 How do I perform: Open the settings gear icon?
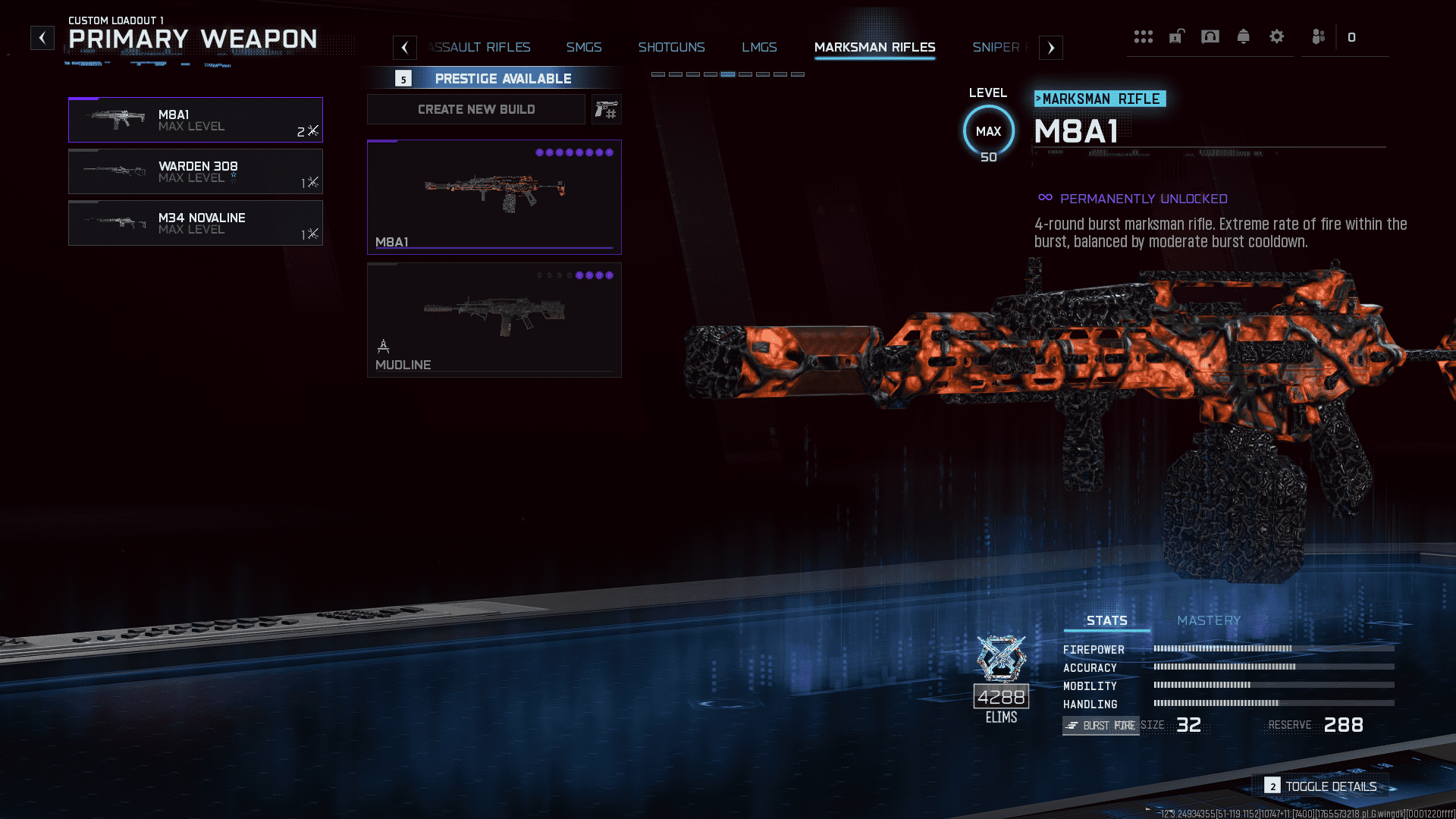(1277, 36)
